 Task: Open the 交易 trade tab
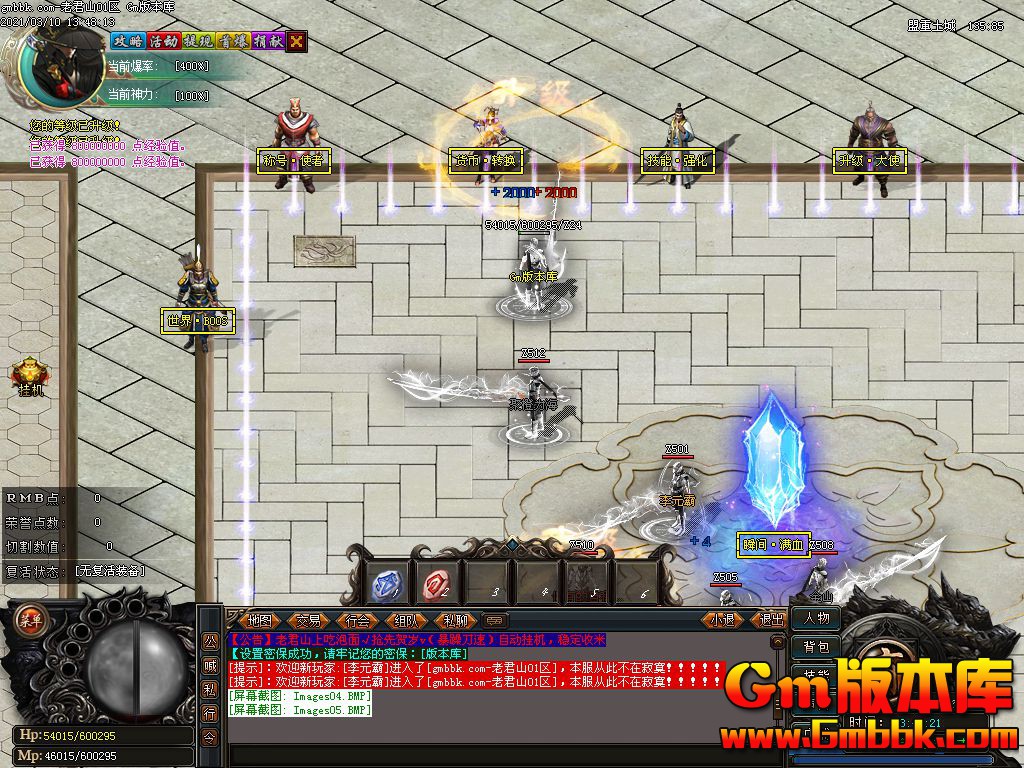309,620
